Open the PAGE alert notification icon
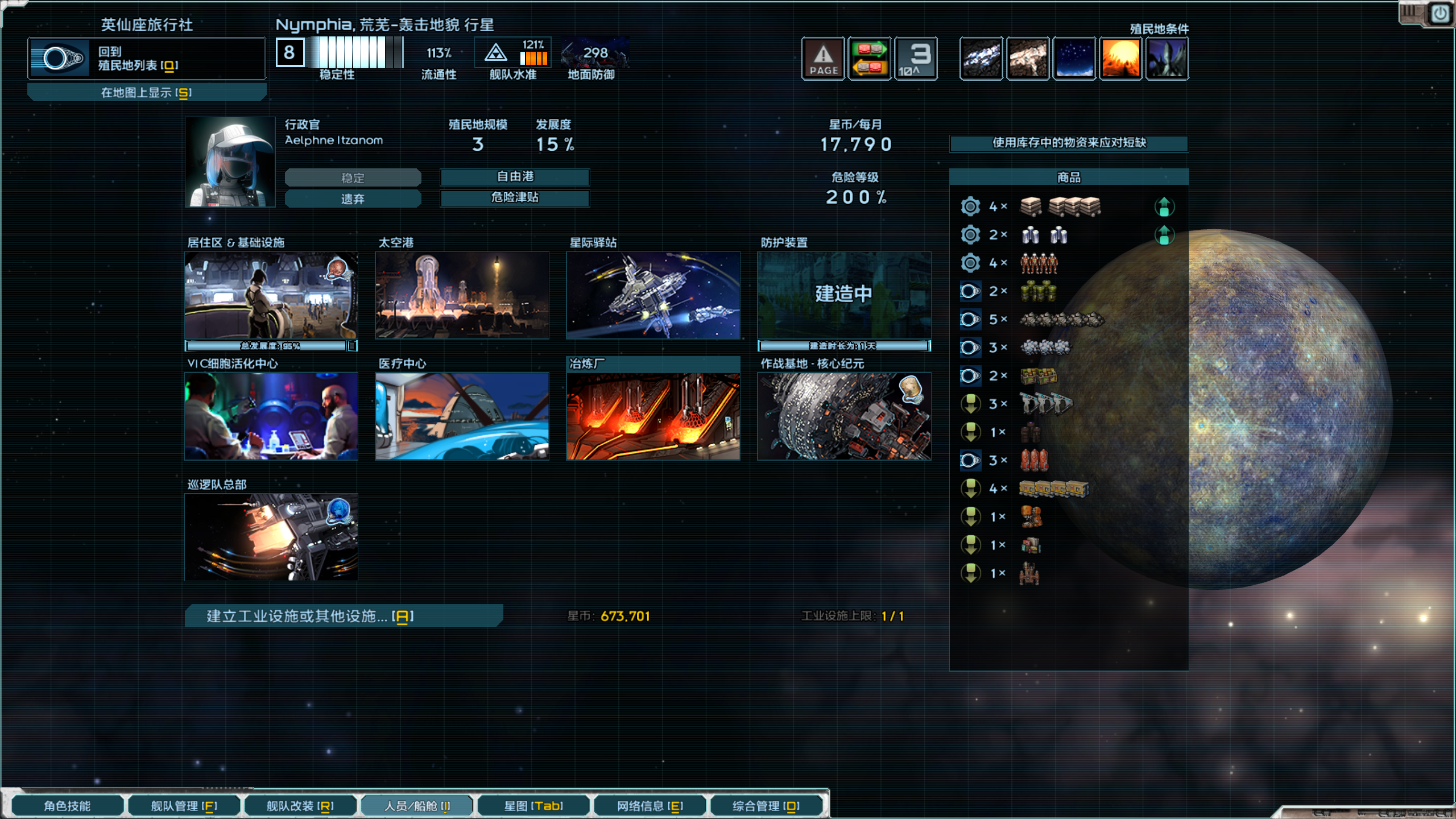This screenshot has width=1456, height=819. tap(823, 58)
